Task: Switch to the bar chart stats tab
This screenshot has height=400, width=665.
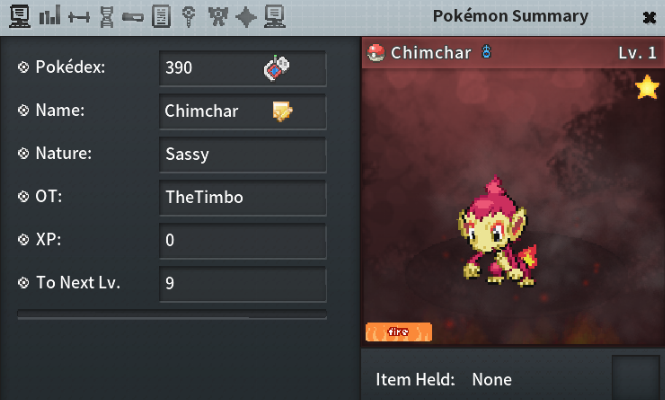Action: [50, 16]
